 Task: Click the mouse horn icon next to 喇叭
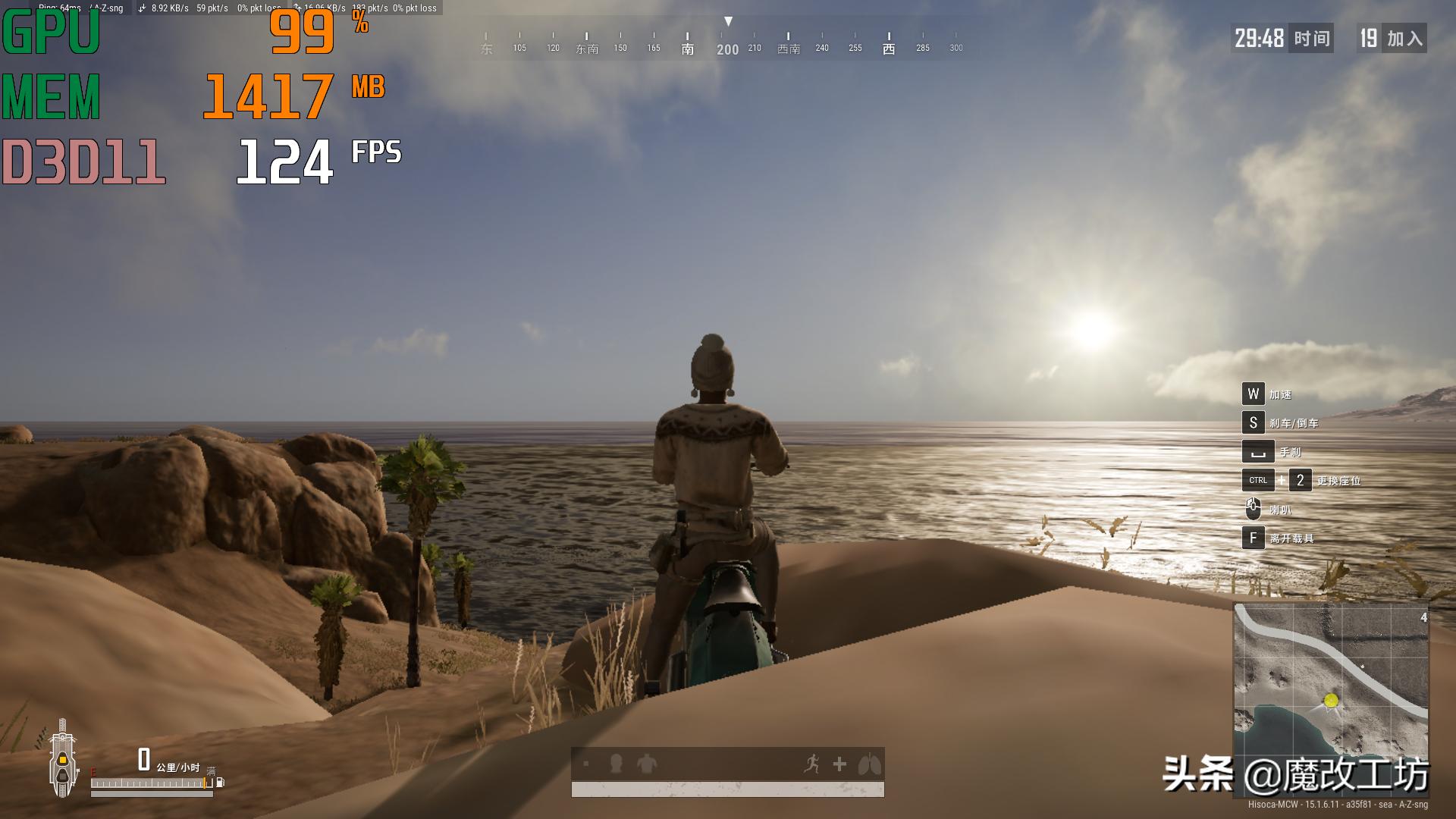[x=1255, y=509]
